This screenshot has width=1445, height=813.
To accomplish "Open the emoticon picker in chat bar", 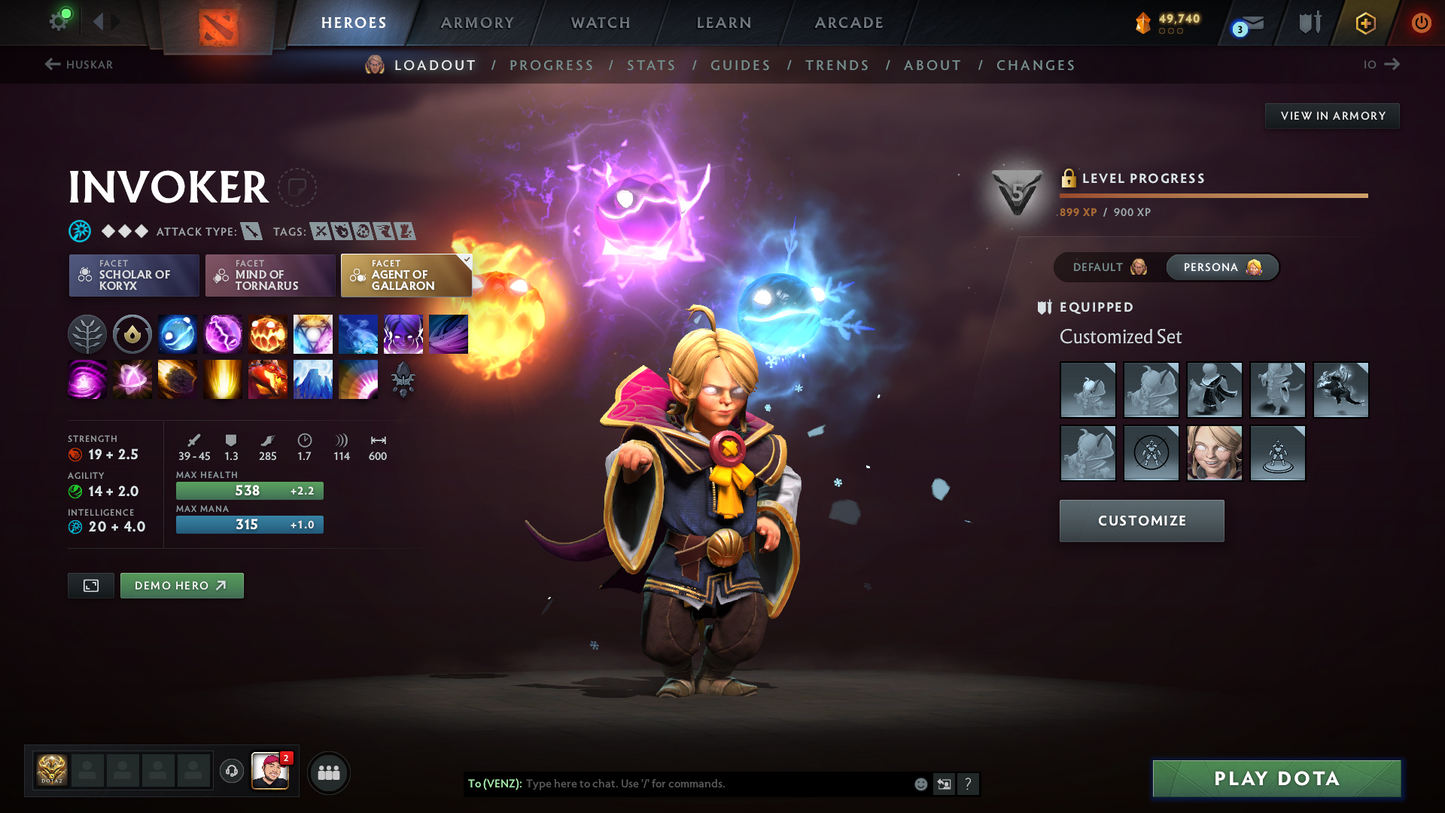I will [x=919, y=784].
